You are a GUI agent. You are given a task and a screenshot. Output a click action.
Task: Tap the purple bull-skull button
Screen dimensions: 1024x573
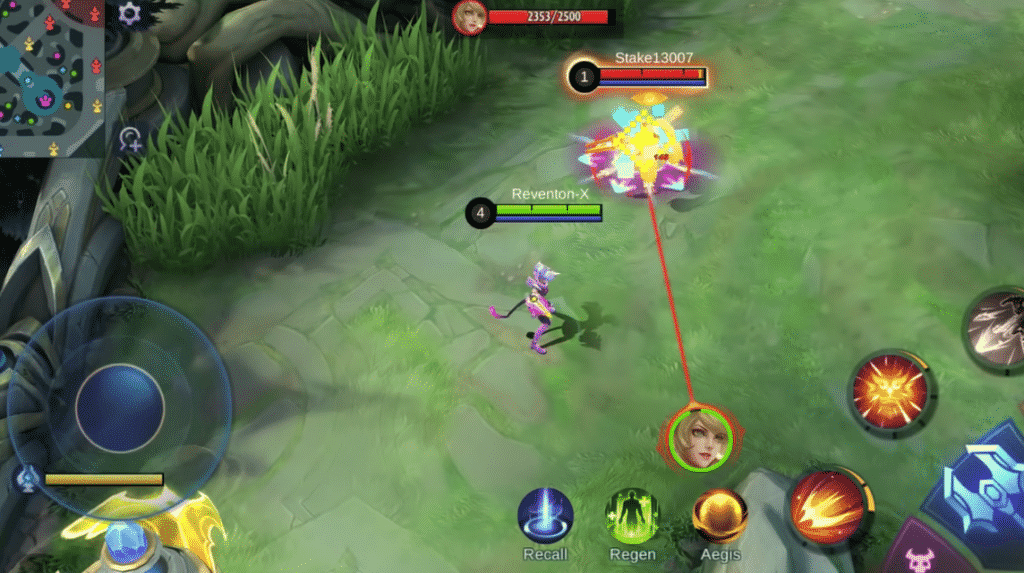click(921, 558)
